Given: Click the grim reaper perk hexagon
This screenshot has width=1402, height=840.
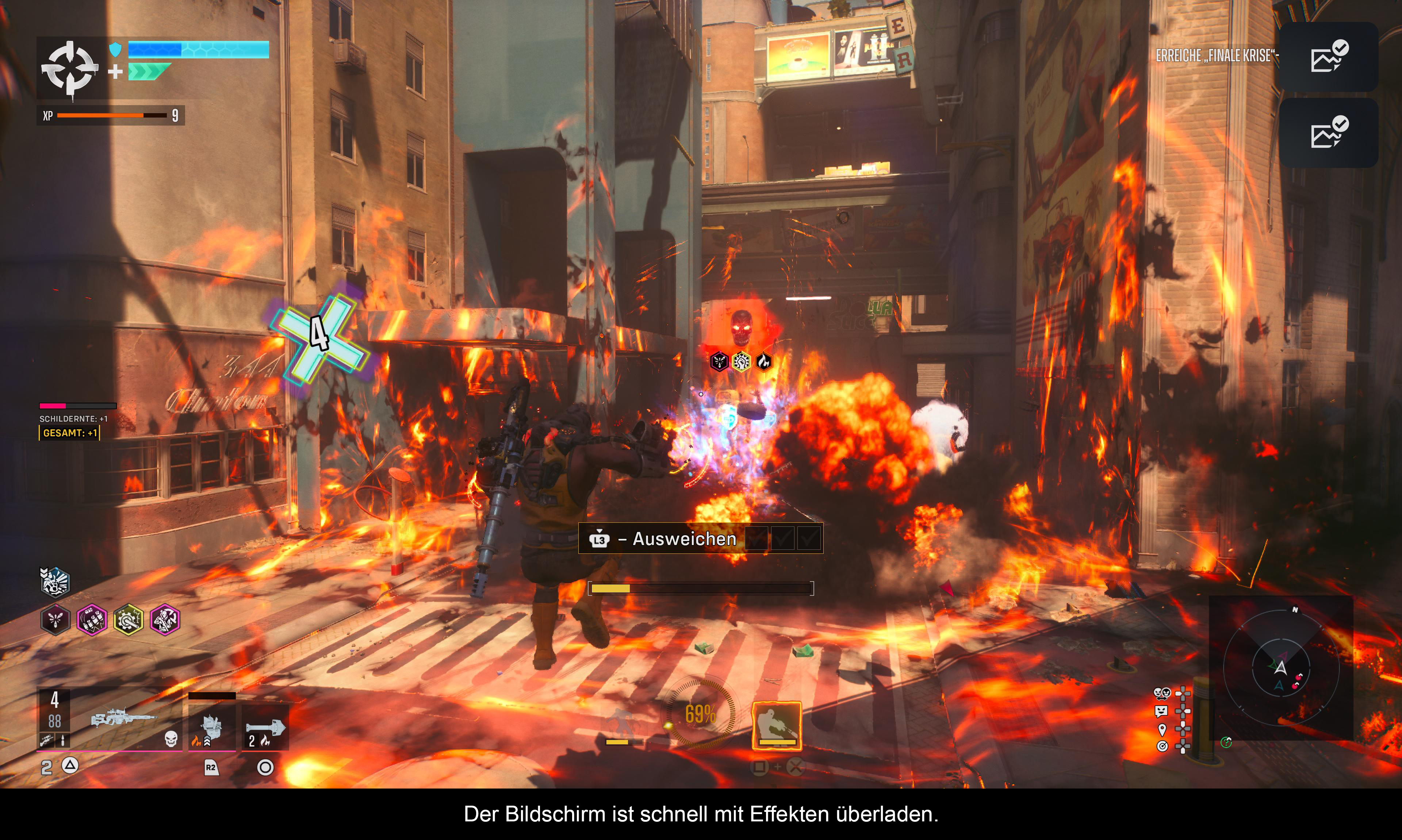Looking at the screenshot, I should point(165,620).
